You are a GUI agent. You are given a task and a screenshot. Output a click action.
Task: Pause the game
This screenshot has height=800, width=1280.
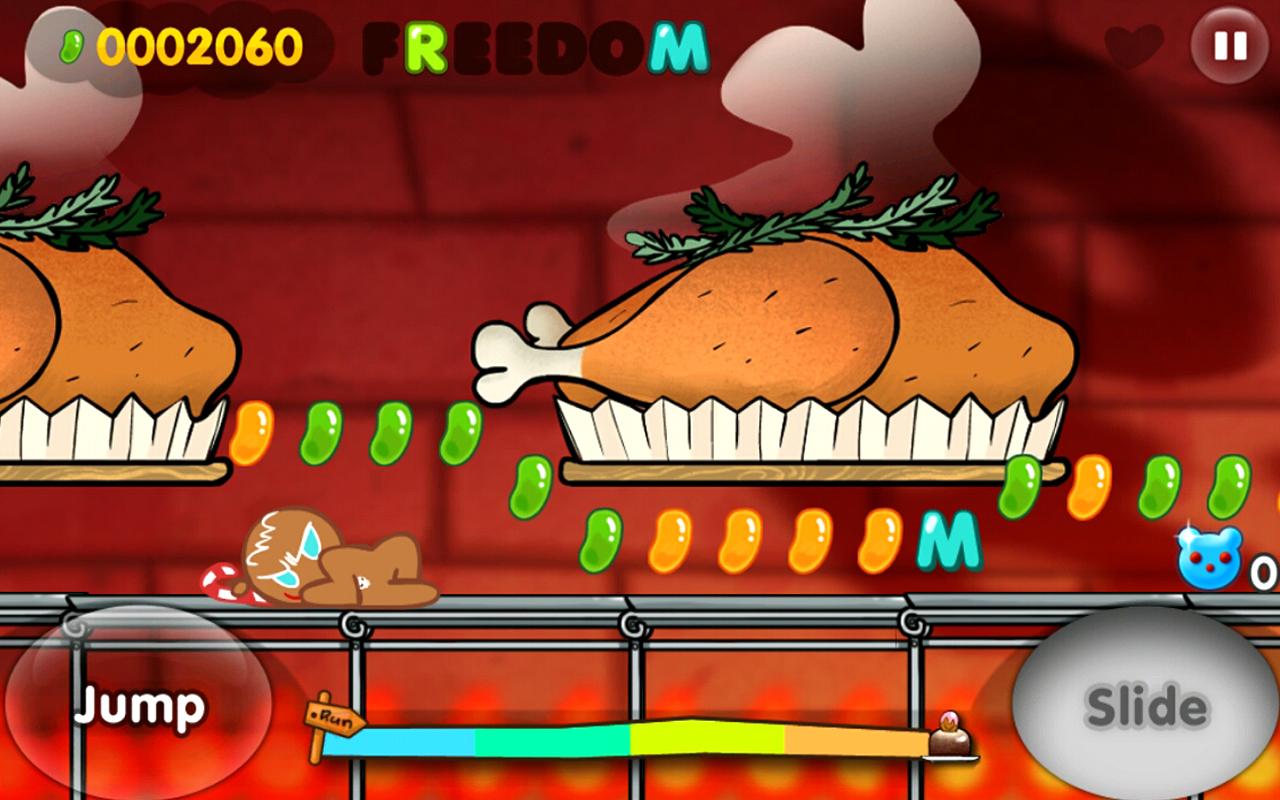click(1229, 45)
